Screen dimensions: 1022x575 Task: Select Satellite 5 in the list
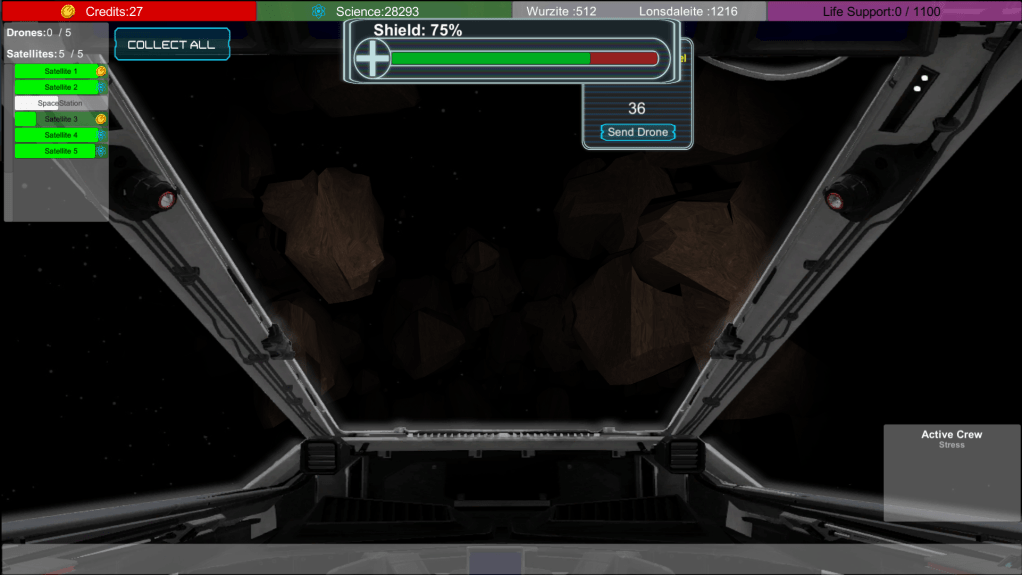point(56,151)
